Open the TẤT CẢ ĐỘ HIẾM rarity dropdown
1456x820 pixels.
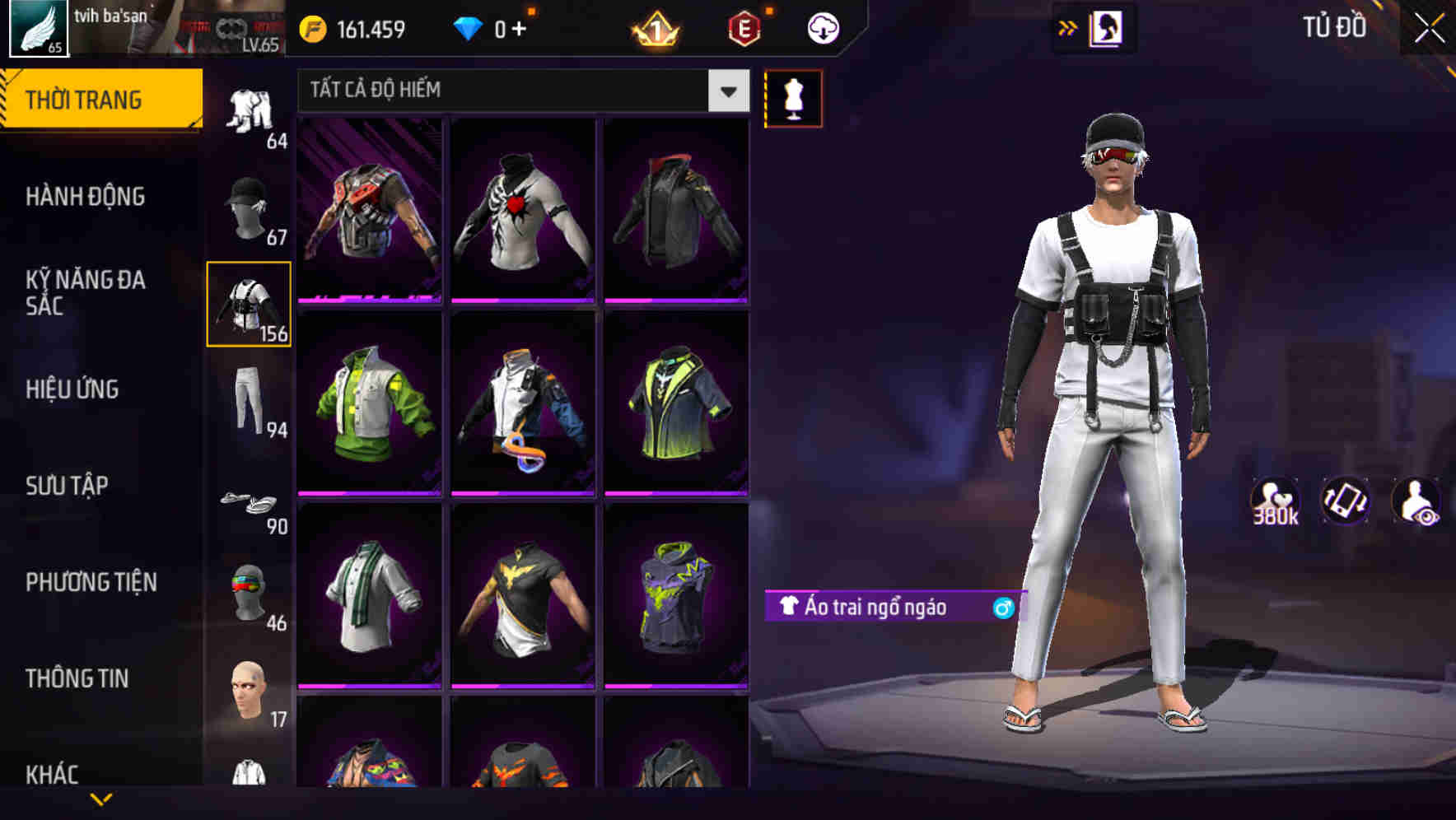coord(519,91)
